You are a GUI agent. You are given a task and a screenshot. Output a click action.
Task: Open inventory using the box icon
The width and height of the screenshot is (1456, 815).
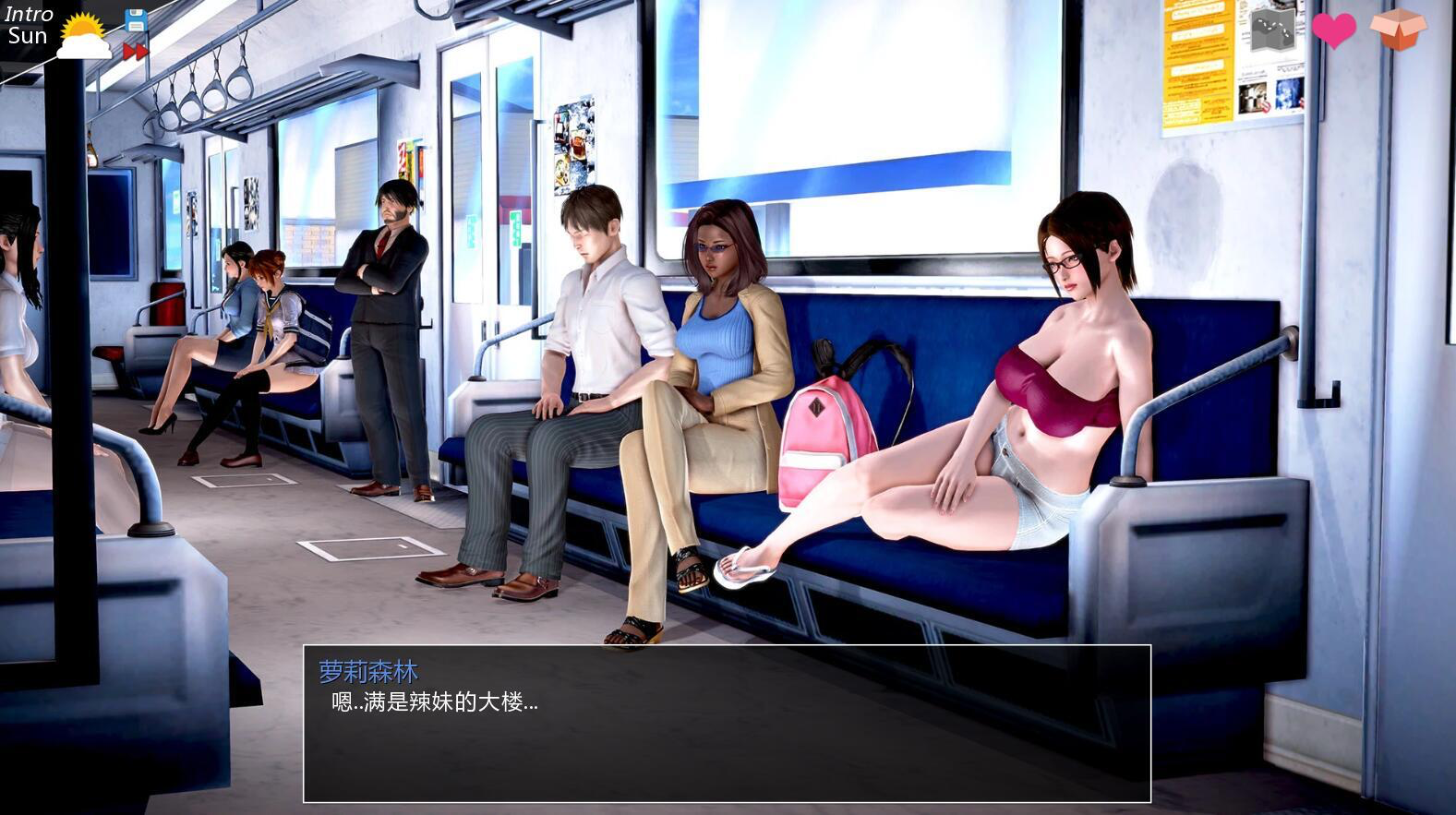[x=1401, y=30]
